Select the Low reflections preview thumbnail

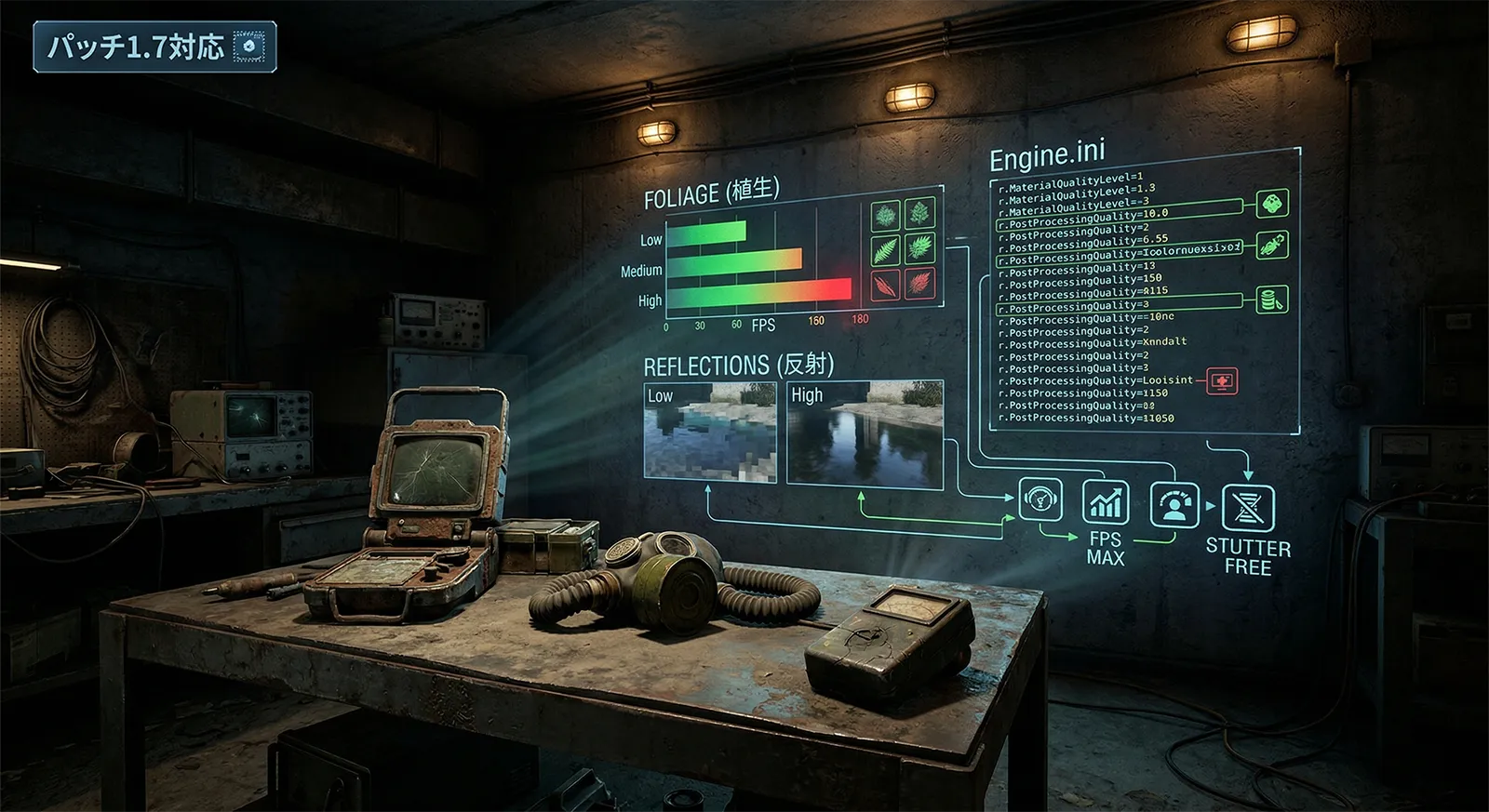pyautogui.click(x=709, y=432)
